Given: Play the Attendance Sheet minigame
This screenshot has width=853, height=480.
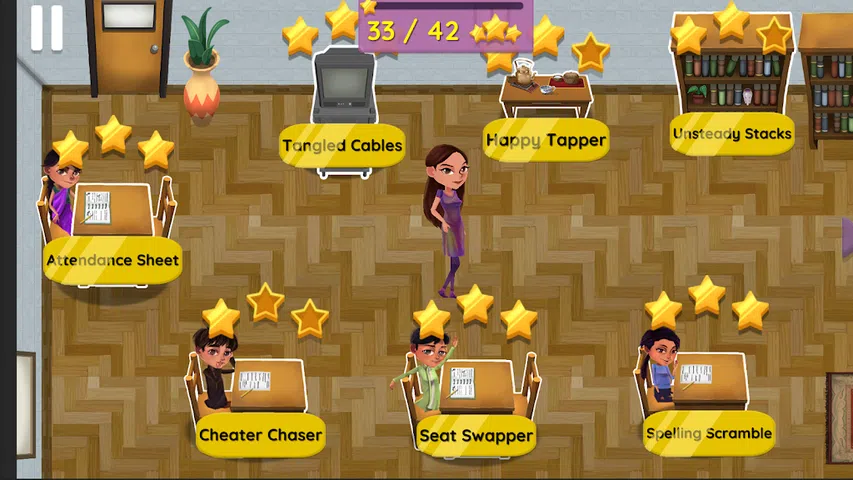Looking at the screenshot, I should click(x=112, y=260).
